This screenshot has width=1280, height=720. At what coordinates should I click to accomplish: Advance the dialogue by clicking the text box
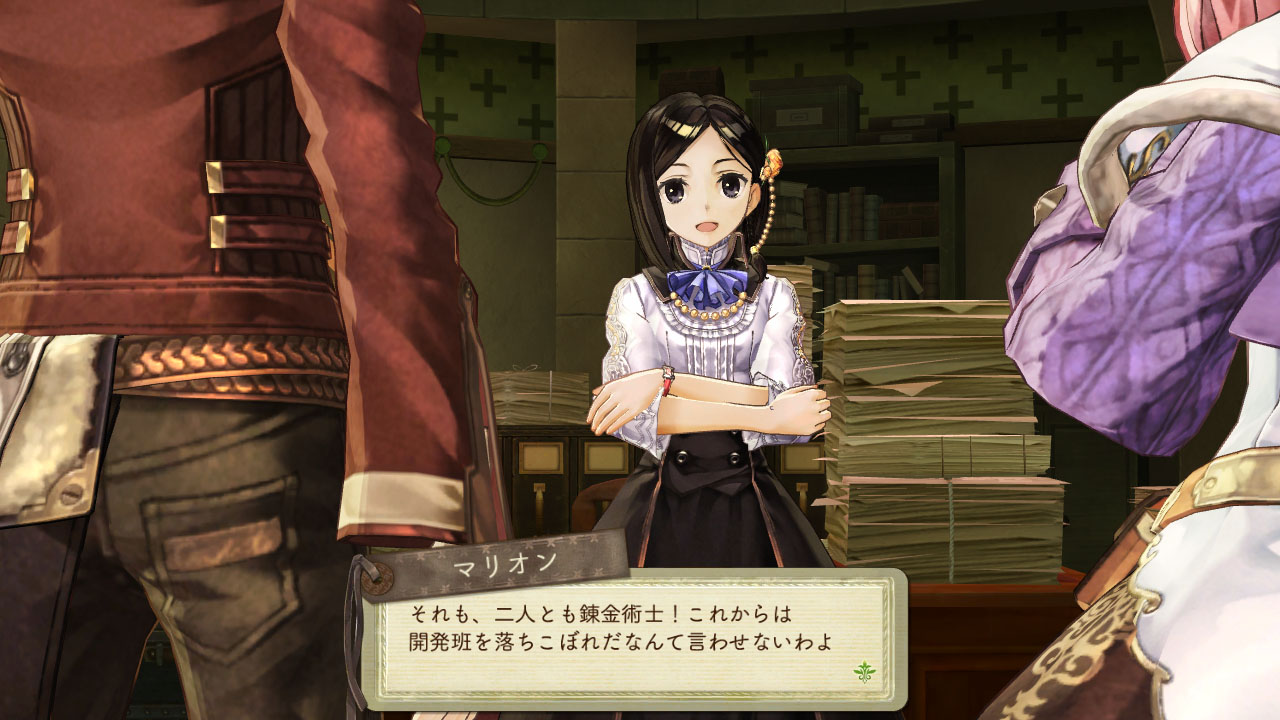pyautogui.click(x=640, y=630)
